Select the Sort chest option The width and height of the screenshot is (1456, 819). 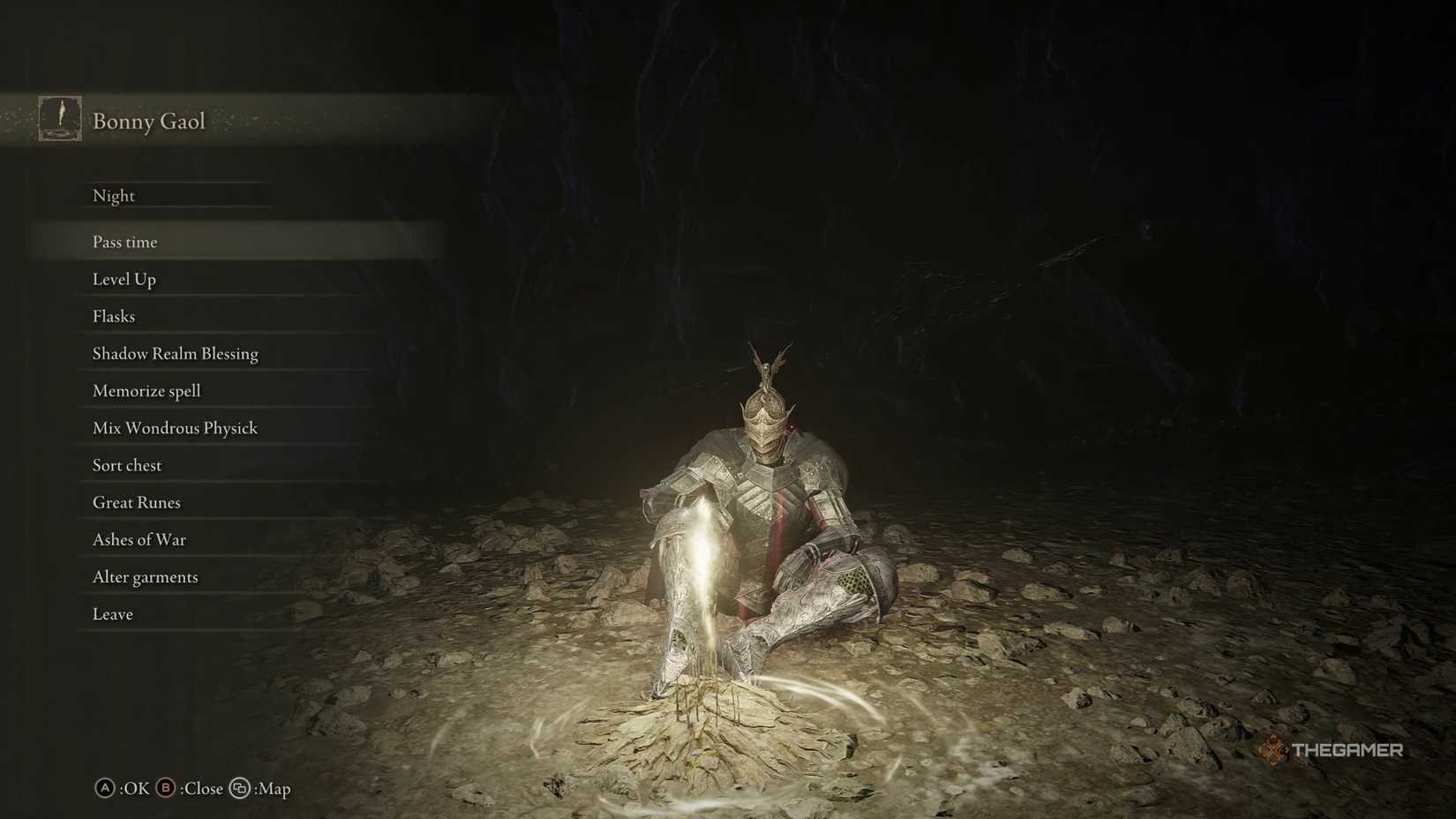pos(127,465)
